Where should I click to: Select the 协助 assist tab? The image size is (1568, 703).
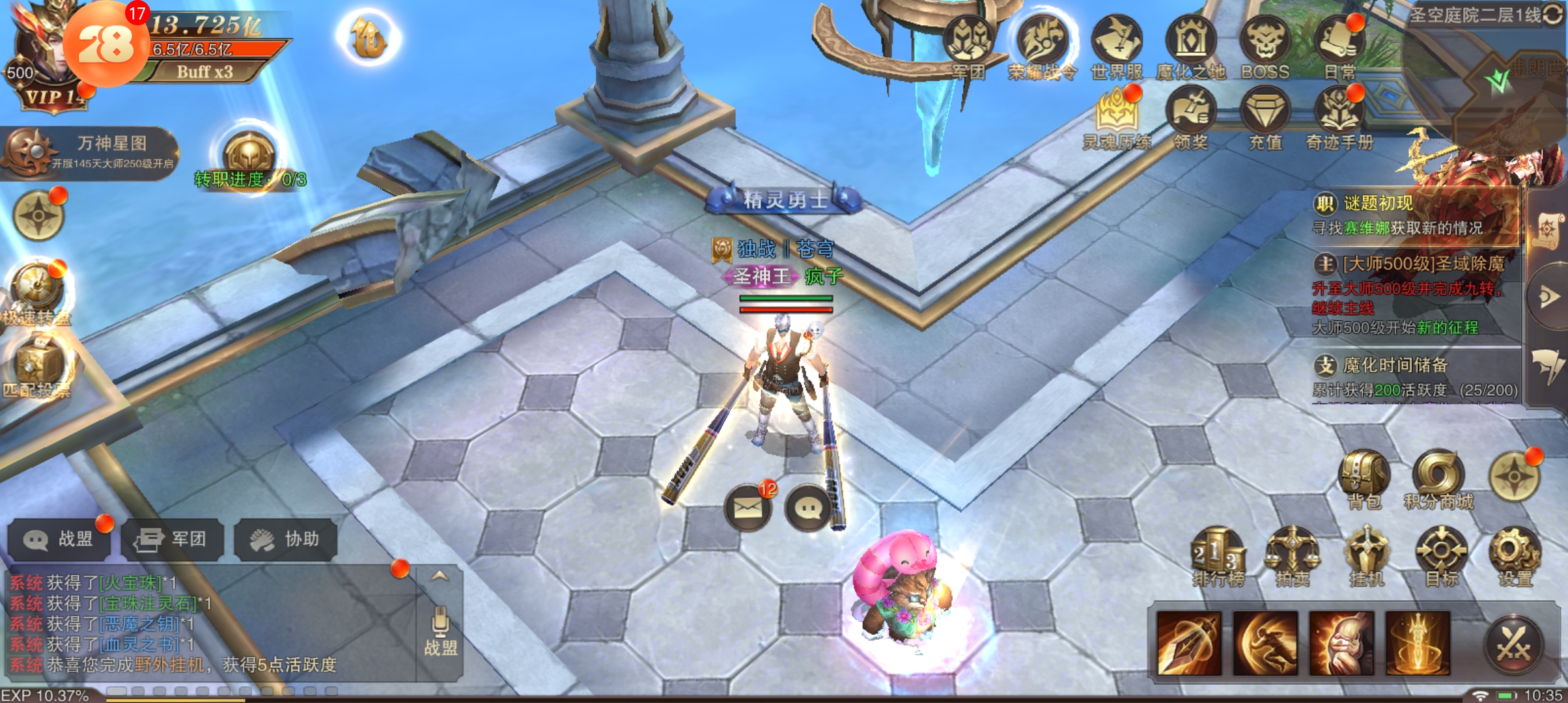(285, 539)
